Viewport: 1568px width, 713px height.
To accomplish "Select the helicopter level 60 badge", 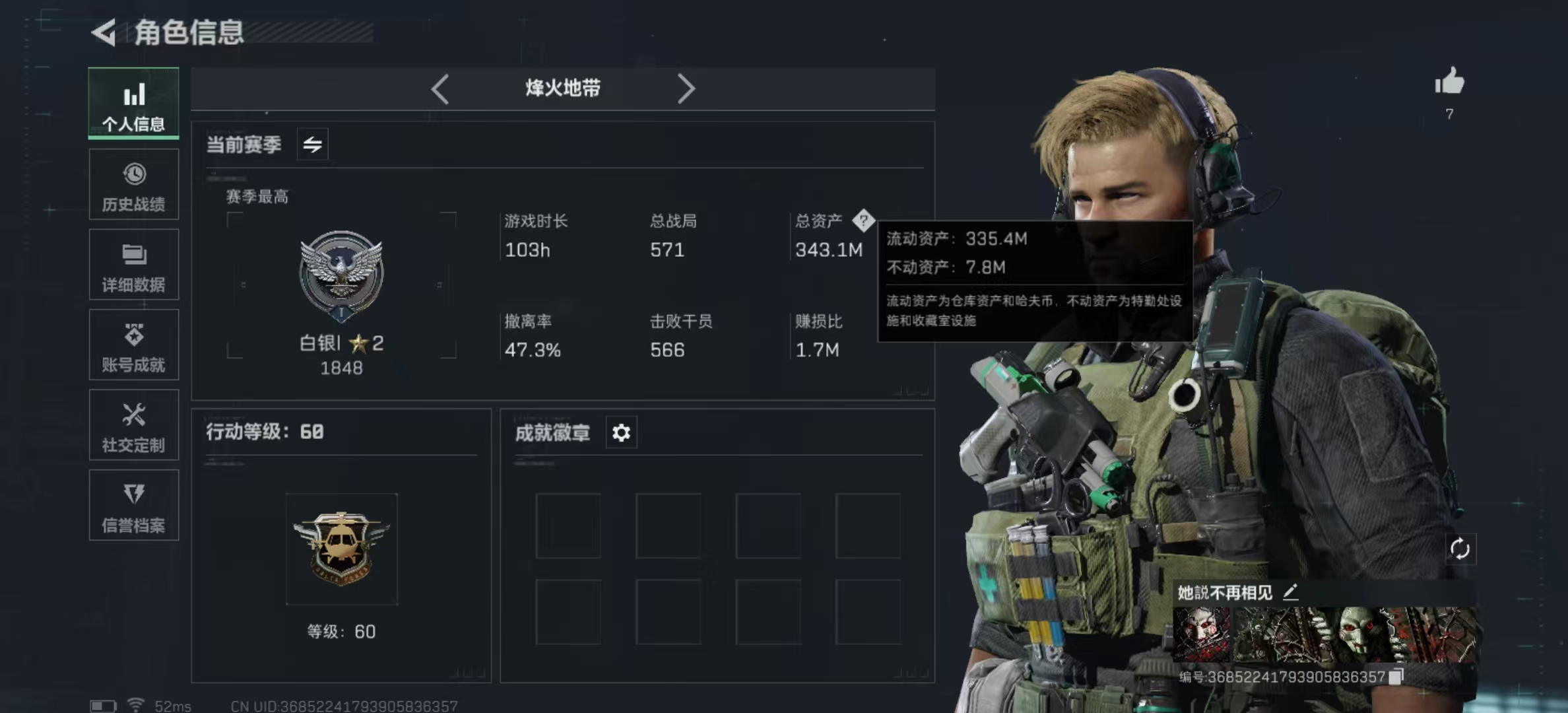I will [x=341, y=549].
